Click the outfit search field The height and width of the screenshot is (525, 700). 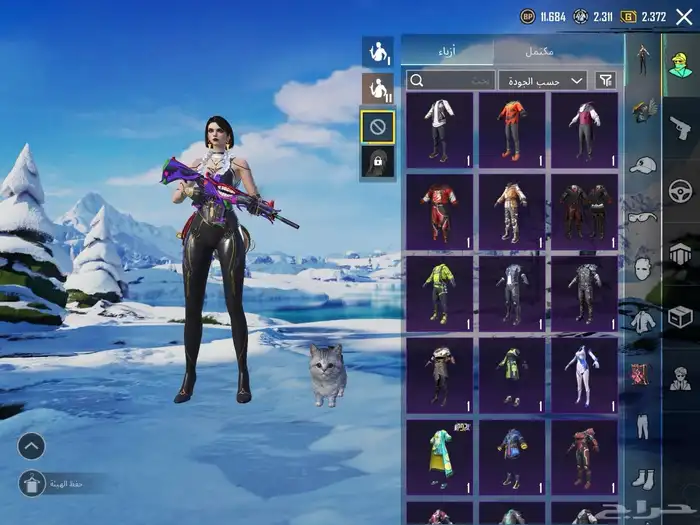pyautogui.click(x=451, y=80)
